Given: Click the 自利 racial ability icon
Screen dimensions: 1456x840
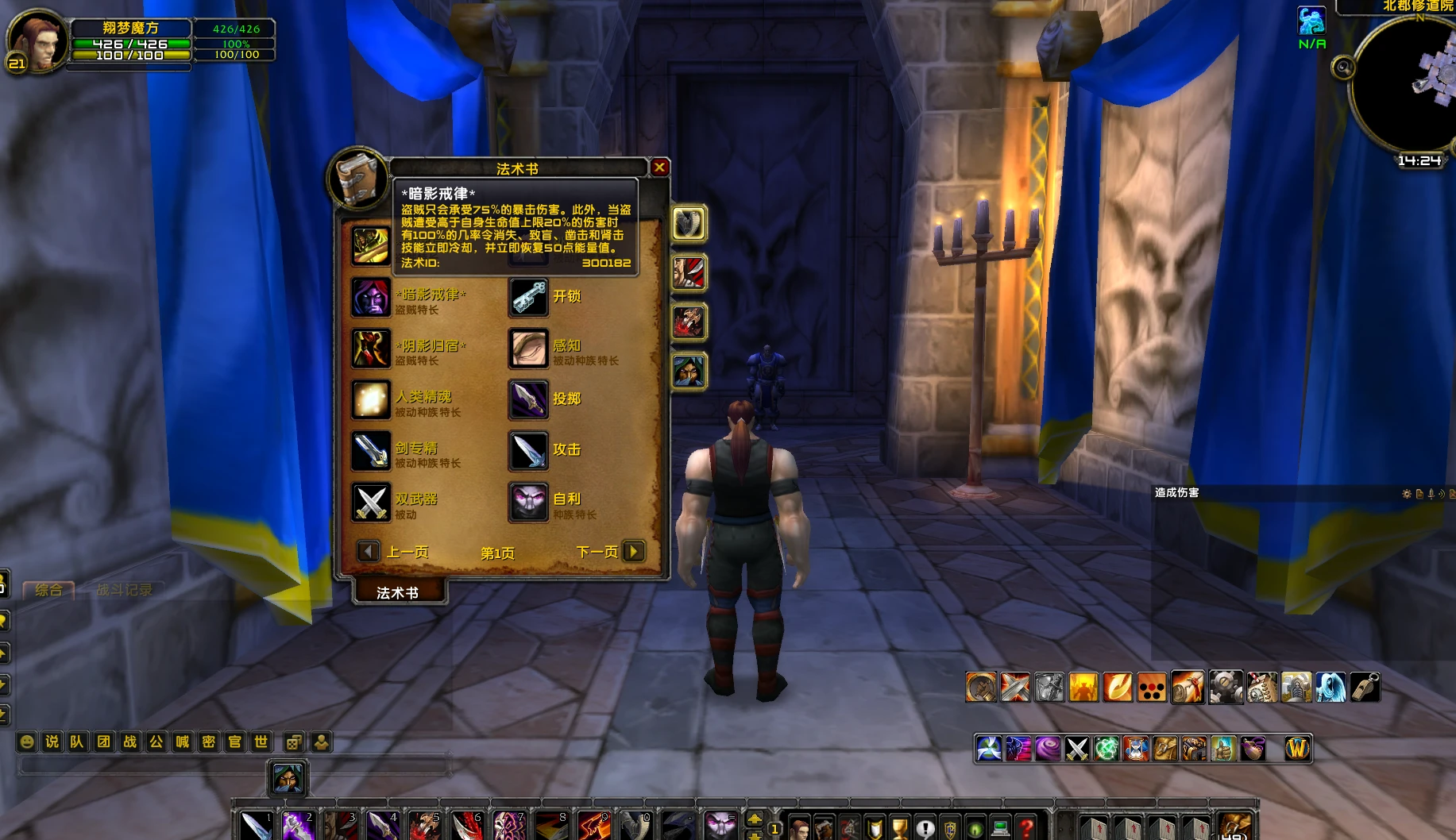Looking at the screenshot, I should click(x=528, y=502).
